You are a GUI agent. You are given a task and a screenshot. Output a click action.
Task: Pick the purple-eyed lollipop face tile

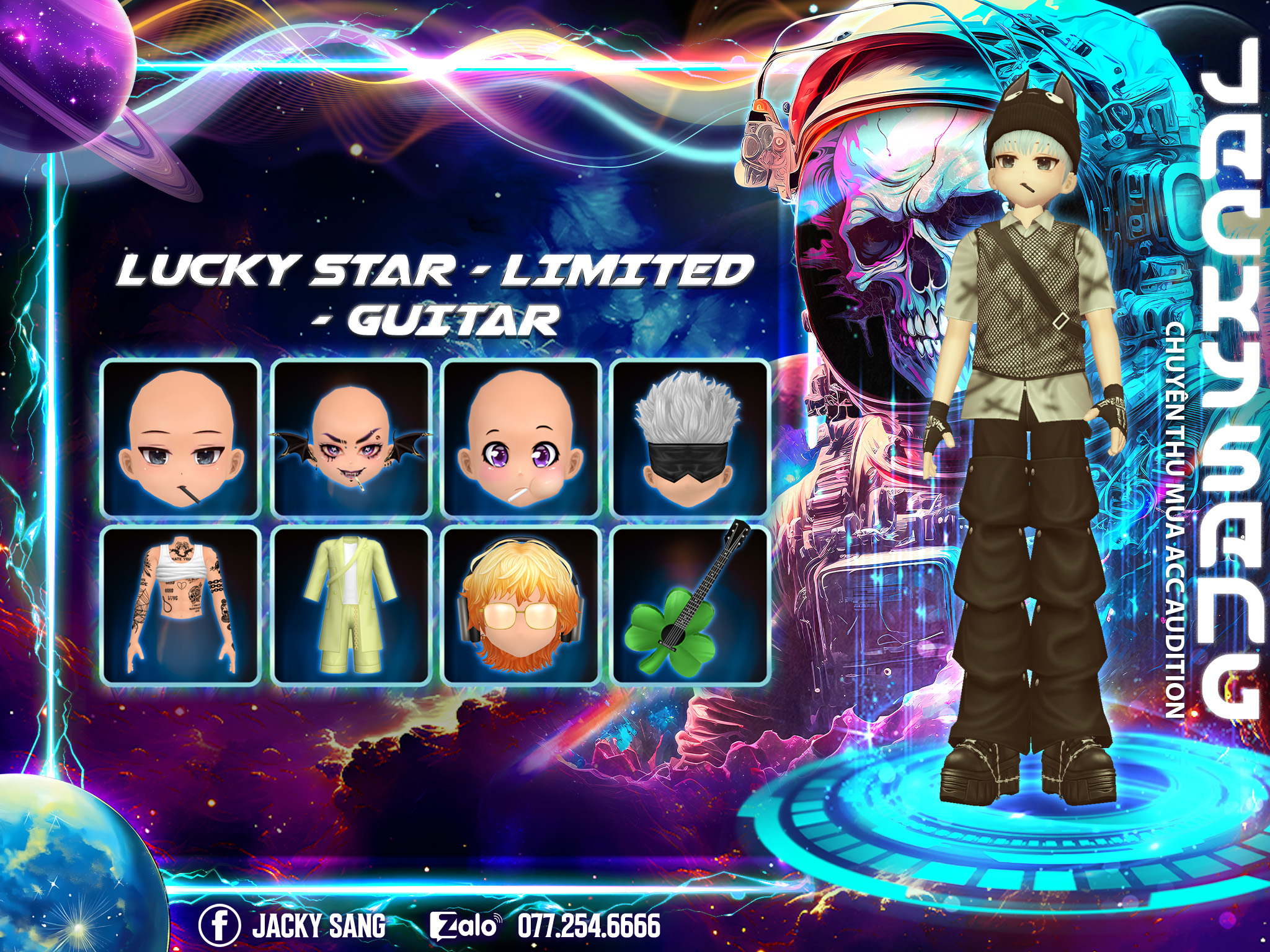[x=521, y=439]
